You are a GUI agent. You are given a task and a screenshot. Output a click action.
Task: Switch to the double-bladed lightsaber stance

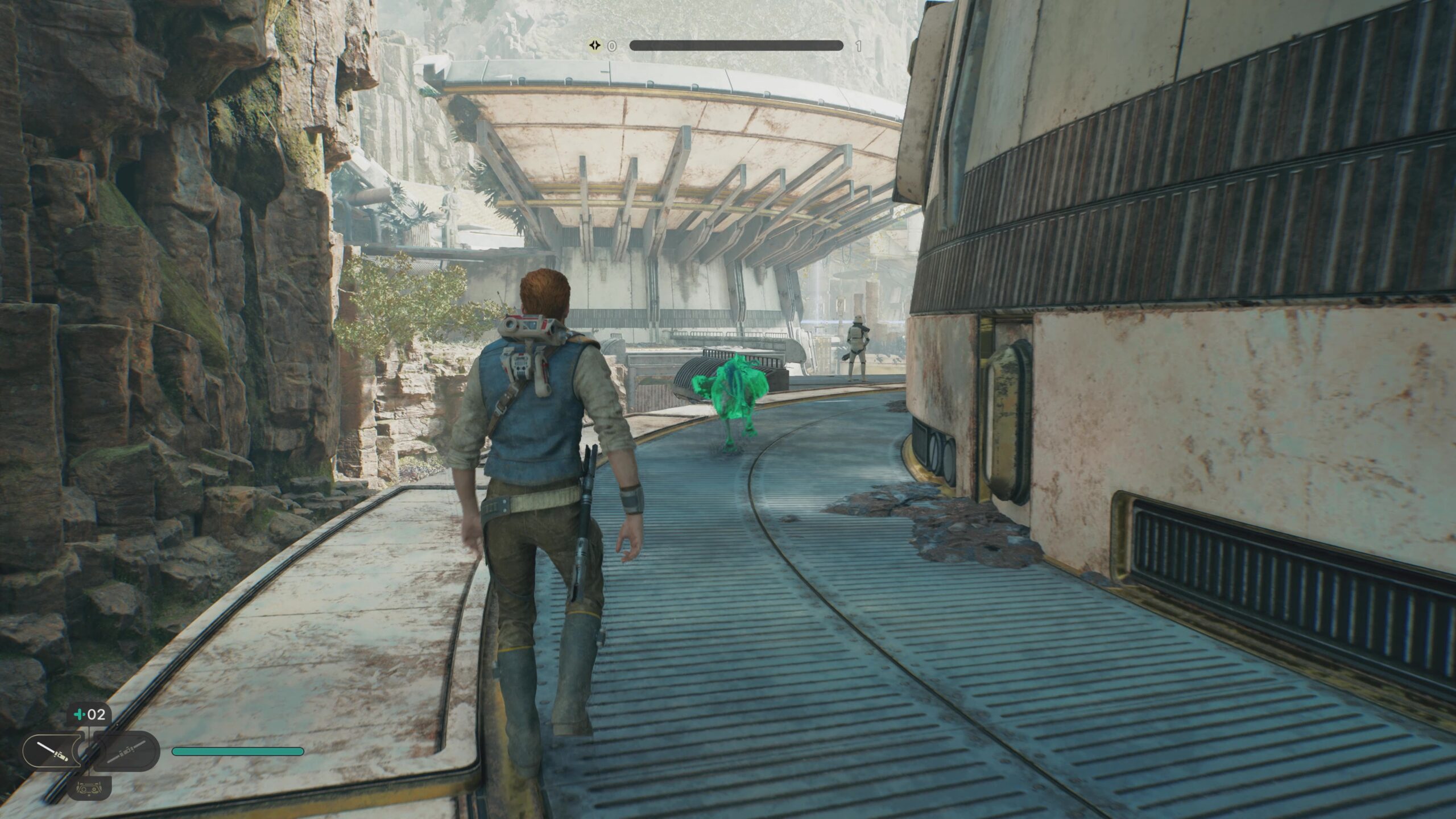pyautogui.click(x=126, y=752)
